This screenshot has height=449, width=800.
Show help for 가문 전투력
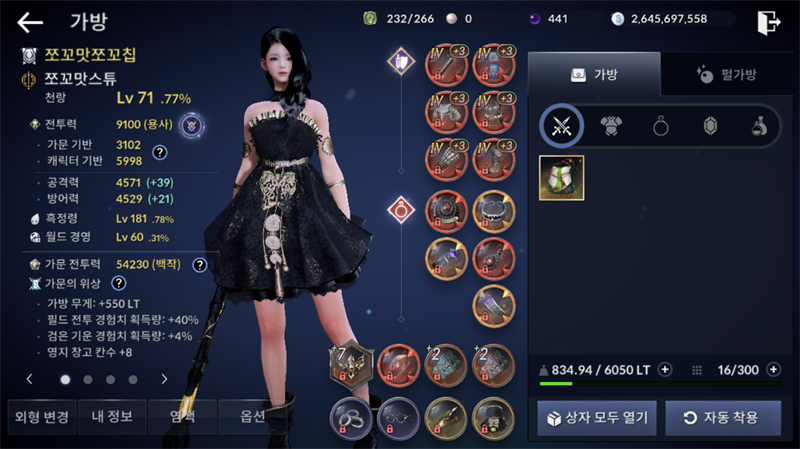[x=200, y=265]
